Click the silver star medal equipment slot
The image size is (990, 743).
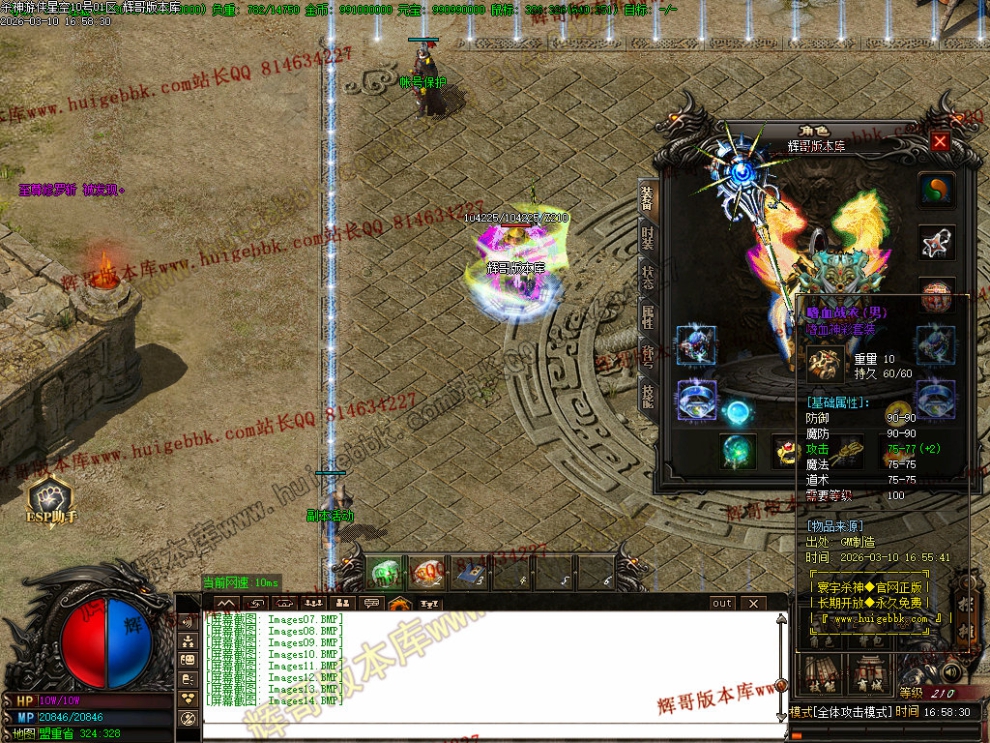936,242
